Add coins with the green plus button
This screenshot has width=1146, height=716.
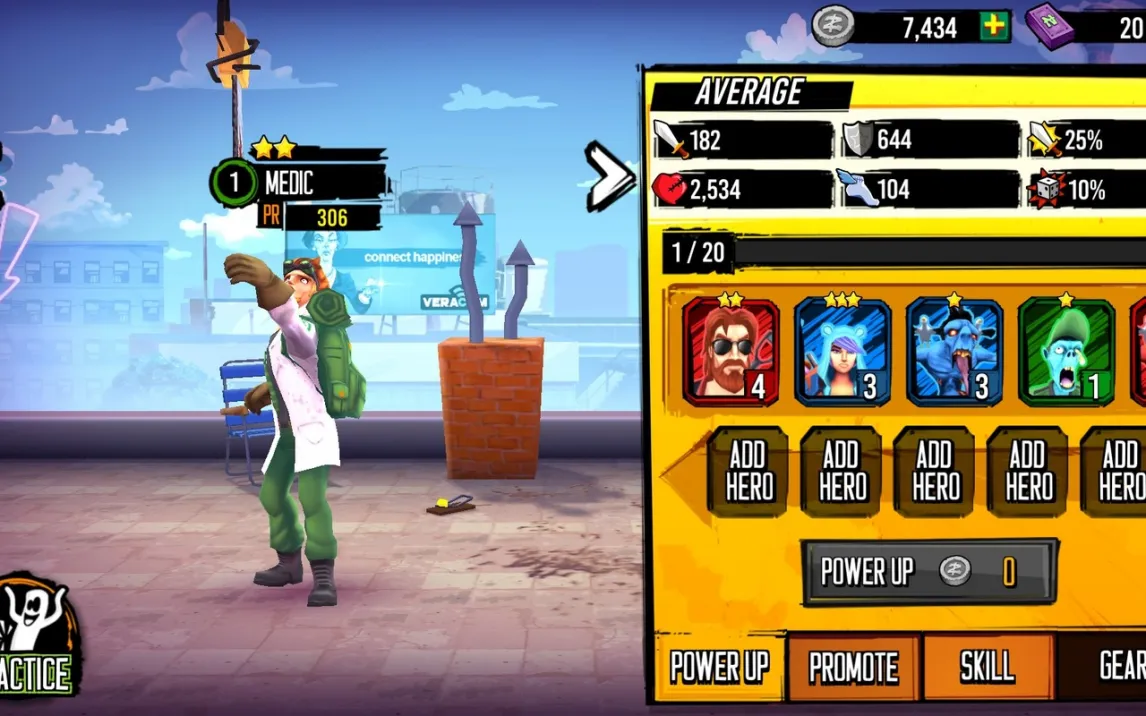point(994,27)
